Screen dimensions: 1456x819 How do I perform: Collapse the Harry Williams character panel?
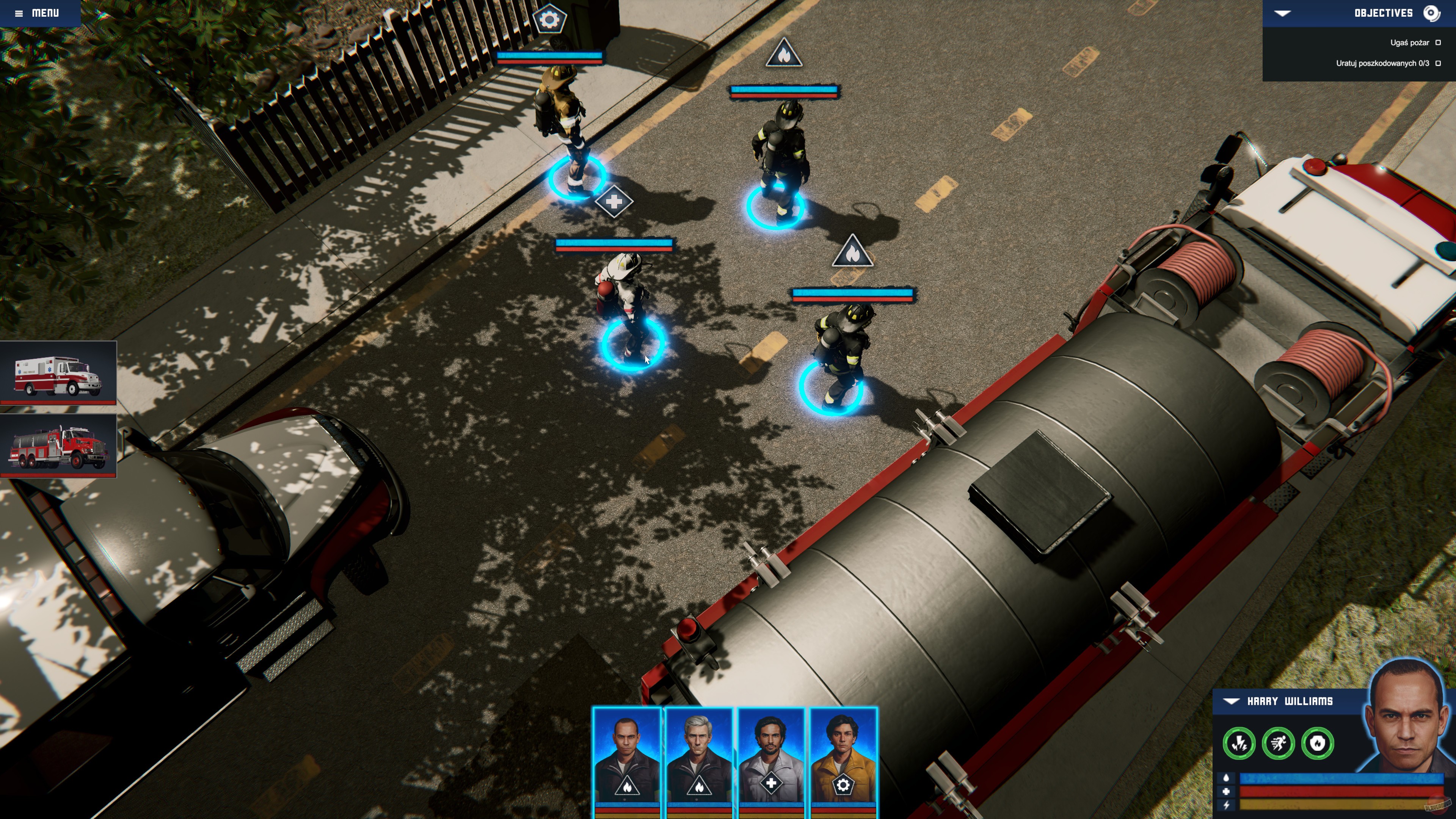pyautogui.click(x=1232, y=701)
